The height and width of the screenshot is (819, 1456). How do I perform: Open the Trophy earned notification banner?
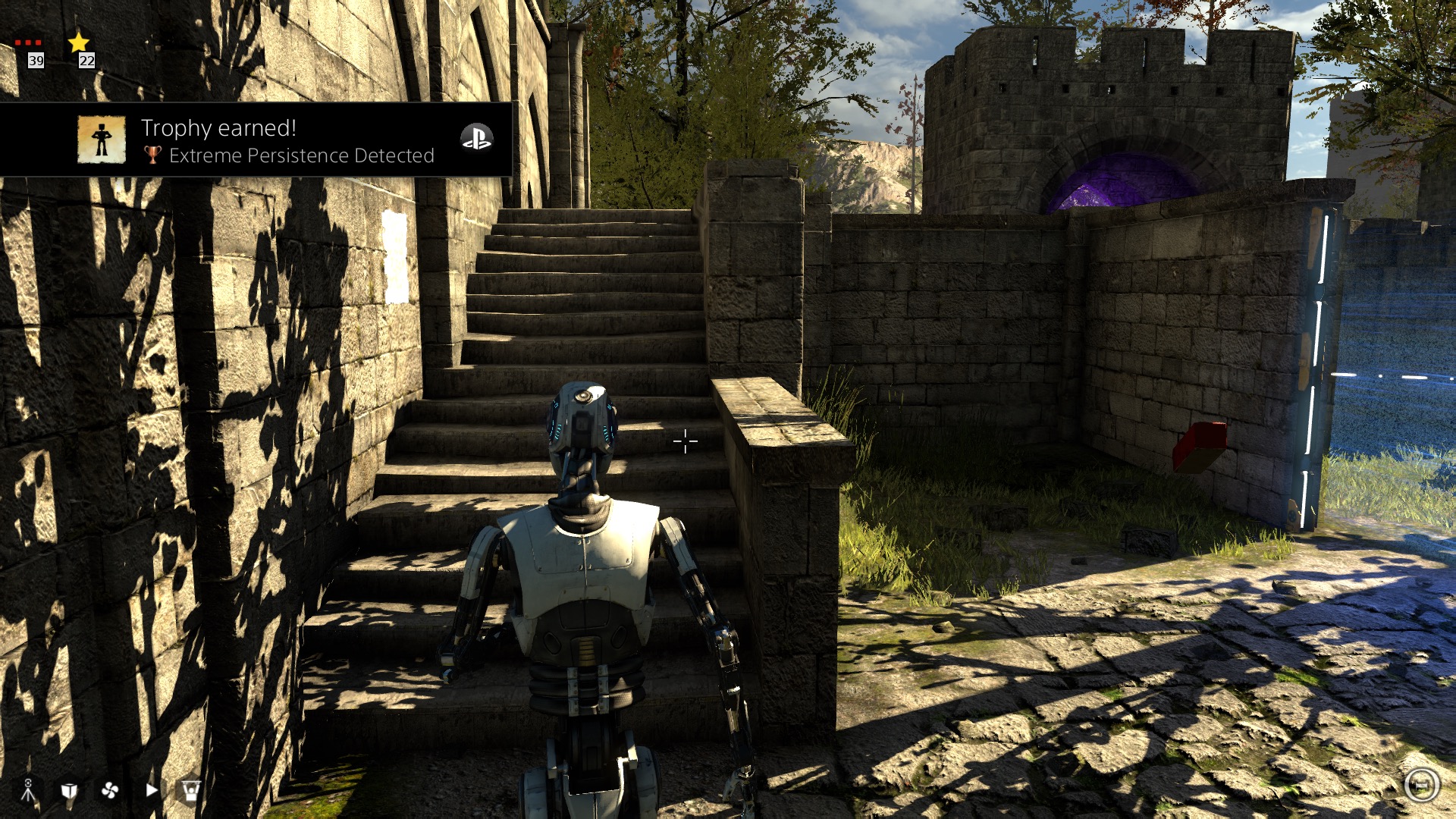point(288,140)
